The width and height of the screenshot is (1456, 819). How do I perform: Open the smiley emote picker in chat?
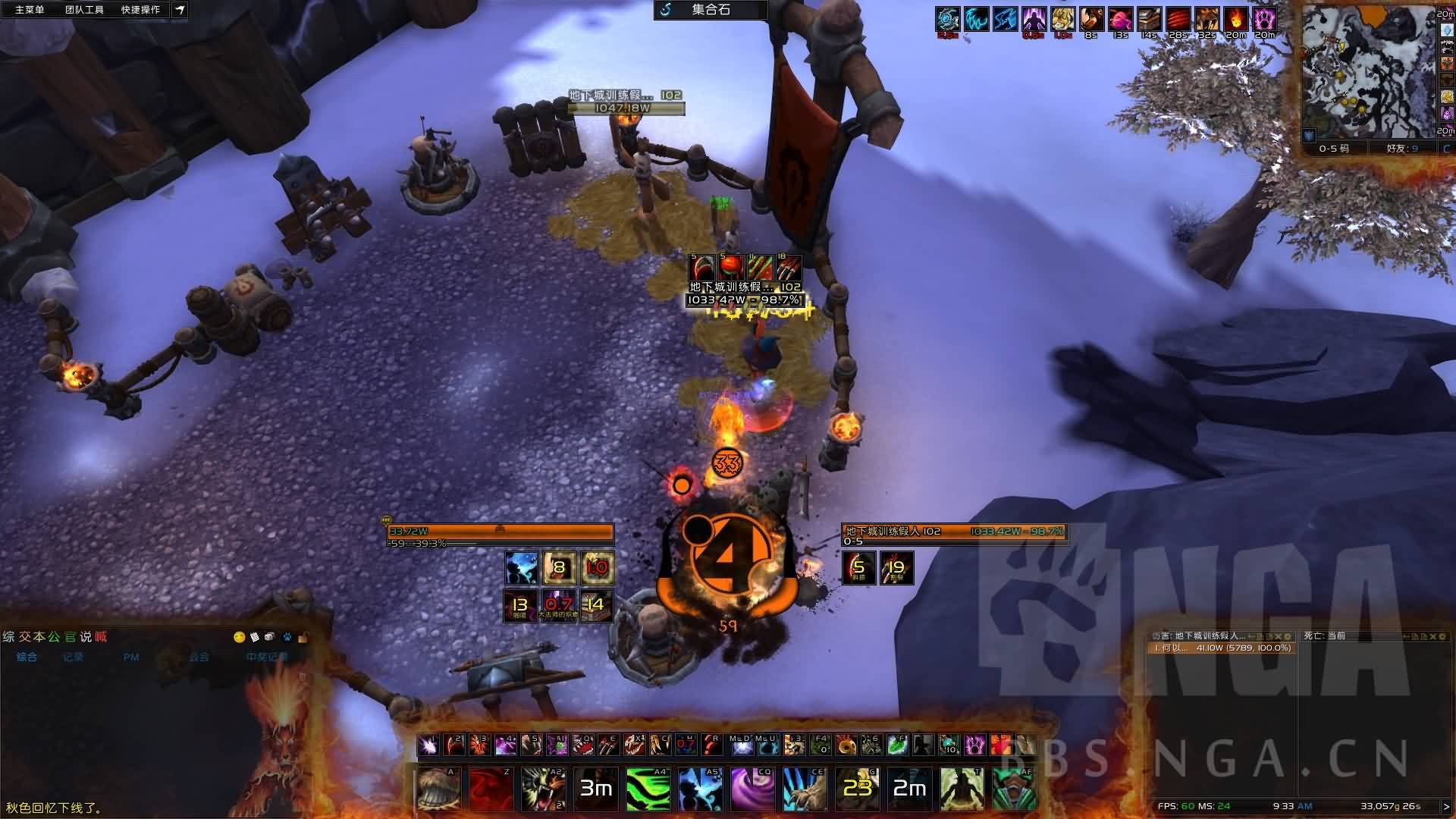coord(240,637)
